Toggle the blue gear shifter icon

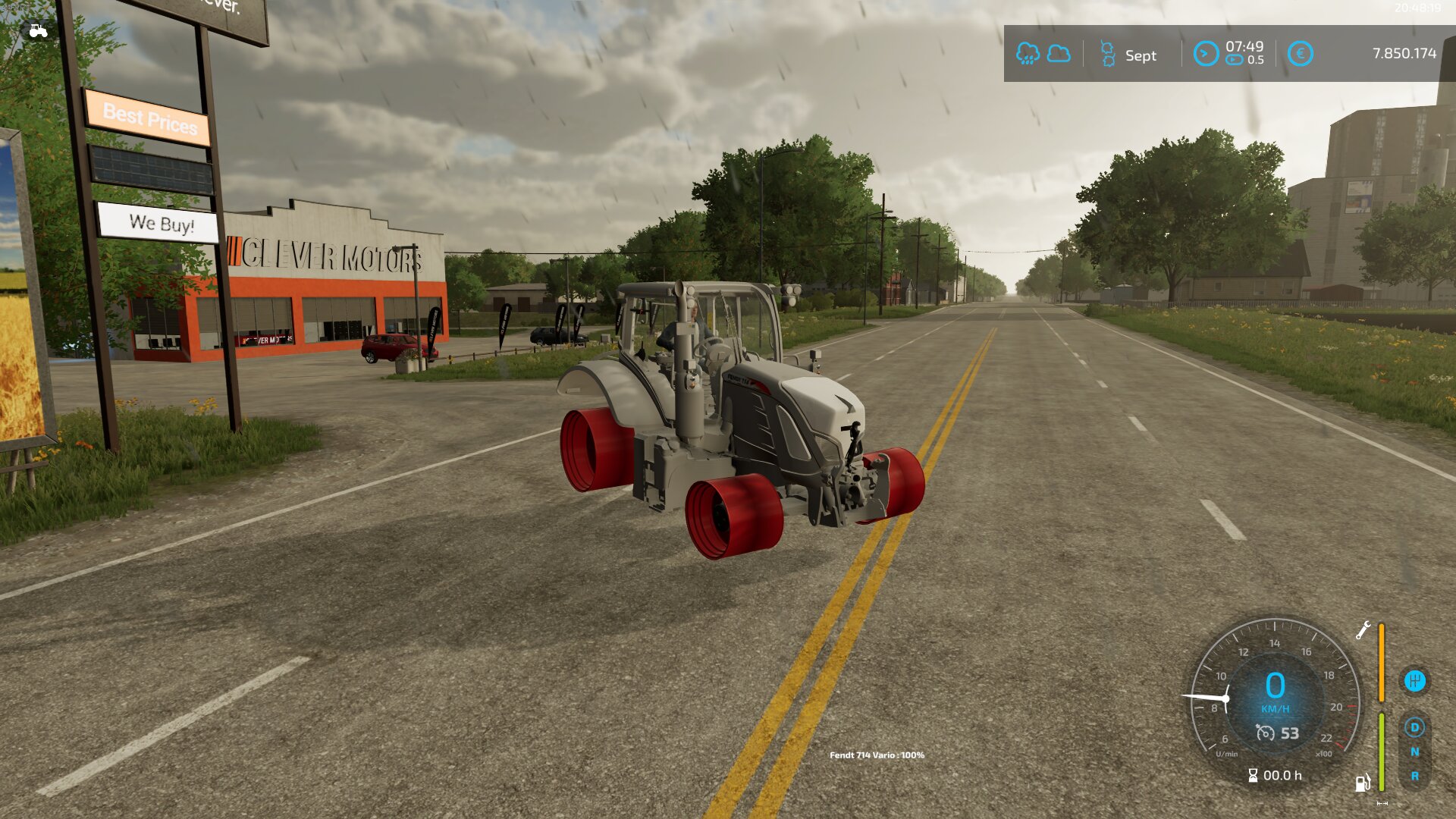coord(1414,681)
